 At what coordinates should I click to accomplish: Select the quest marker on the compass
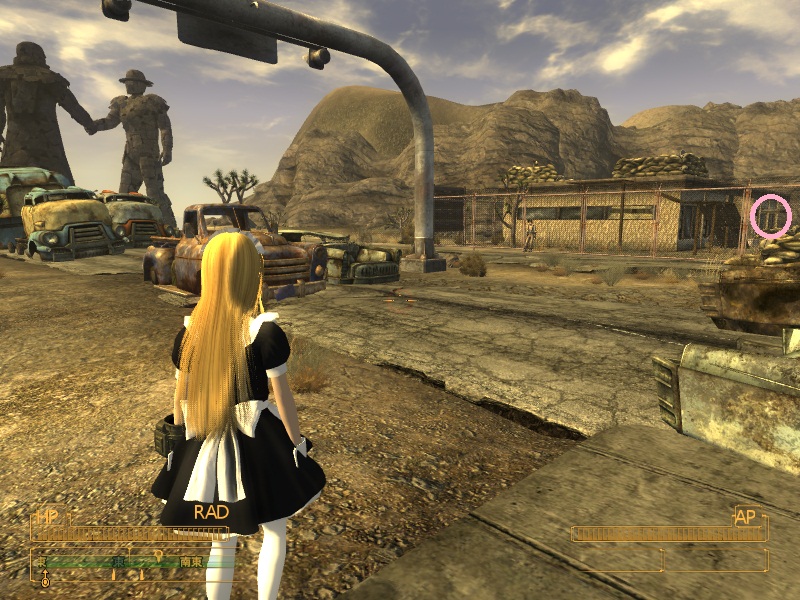(158, 555)
